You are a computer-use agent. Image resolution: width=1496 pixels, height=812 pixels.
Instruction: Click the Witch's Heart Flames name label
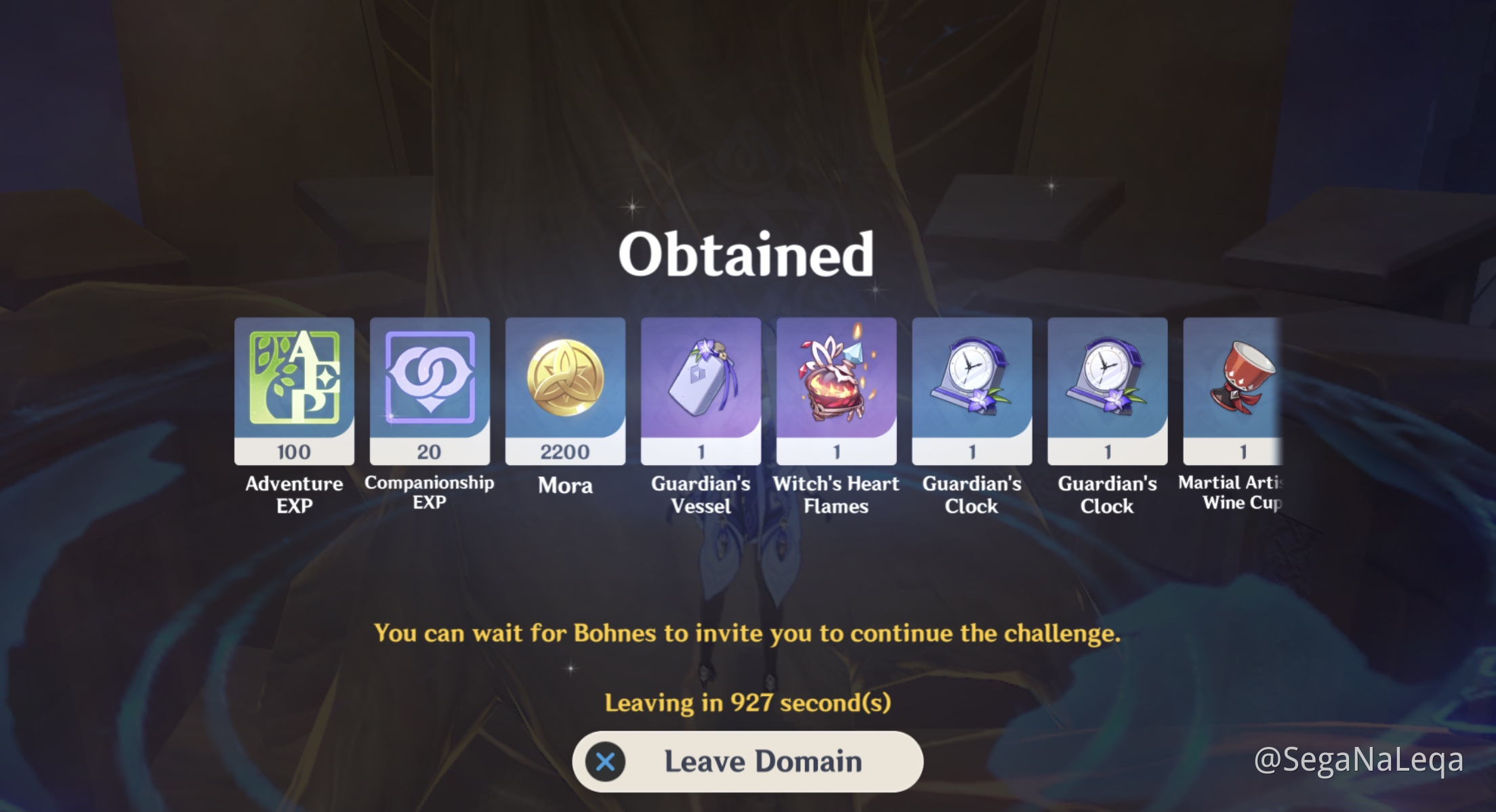click(837, 494)
